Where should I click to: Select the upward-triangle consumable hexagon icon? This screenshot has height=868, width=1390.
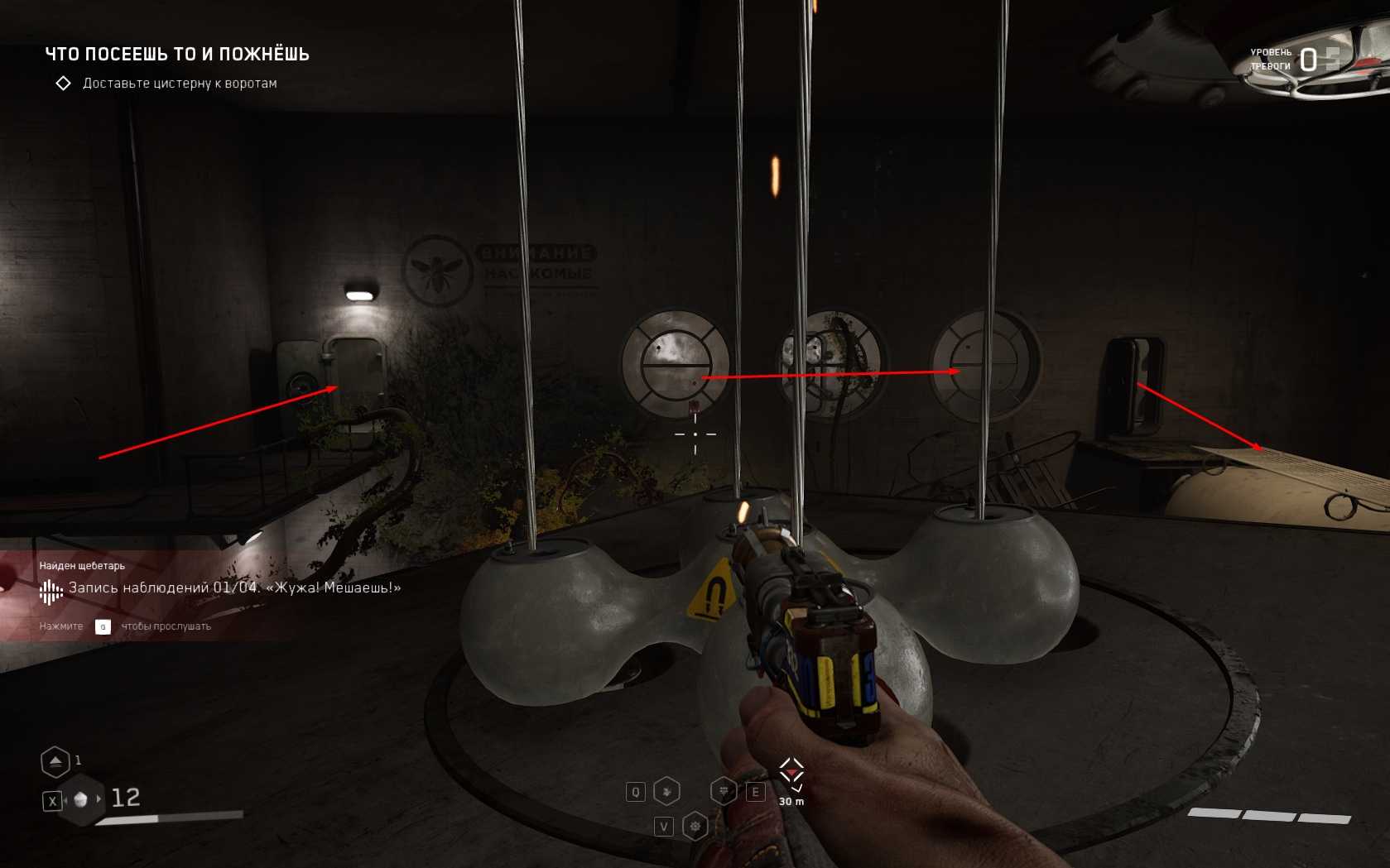(55, 761)
